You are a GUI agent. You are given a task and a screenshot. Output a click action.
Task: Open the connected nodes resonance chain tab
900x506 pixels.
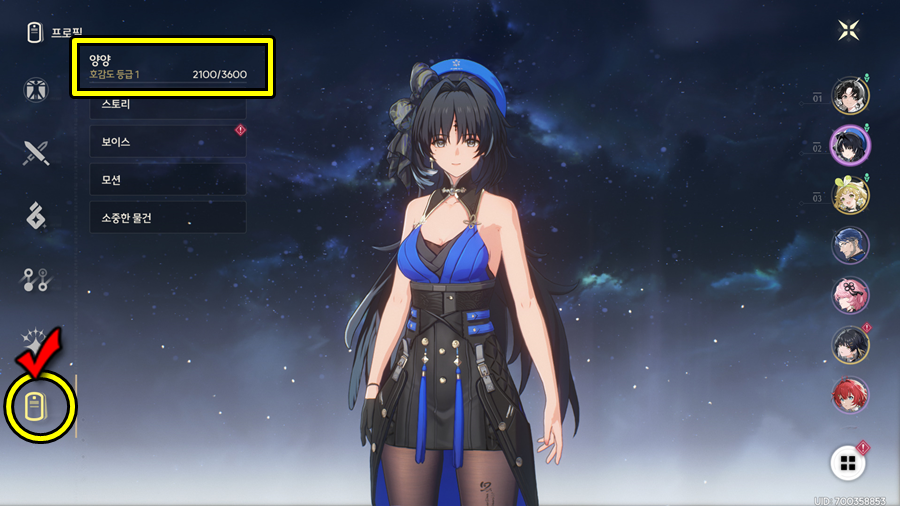coord(37,281)
